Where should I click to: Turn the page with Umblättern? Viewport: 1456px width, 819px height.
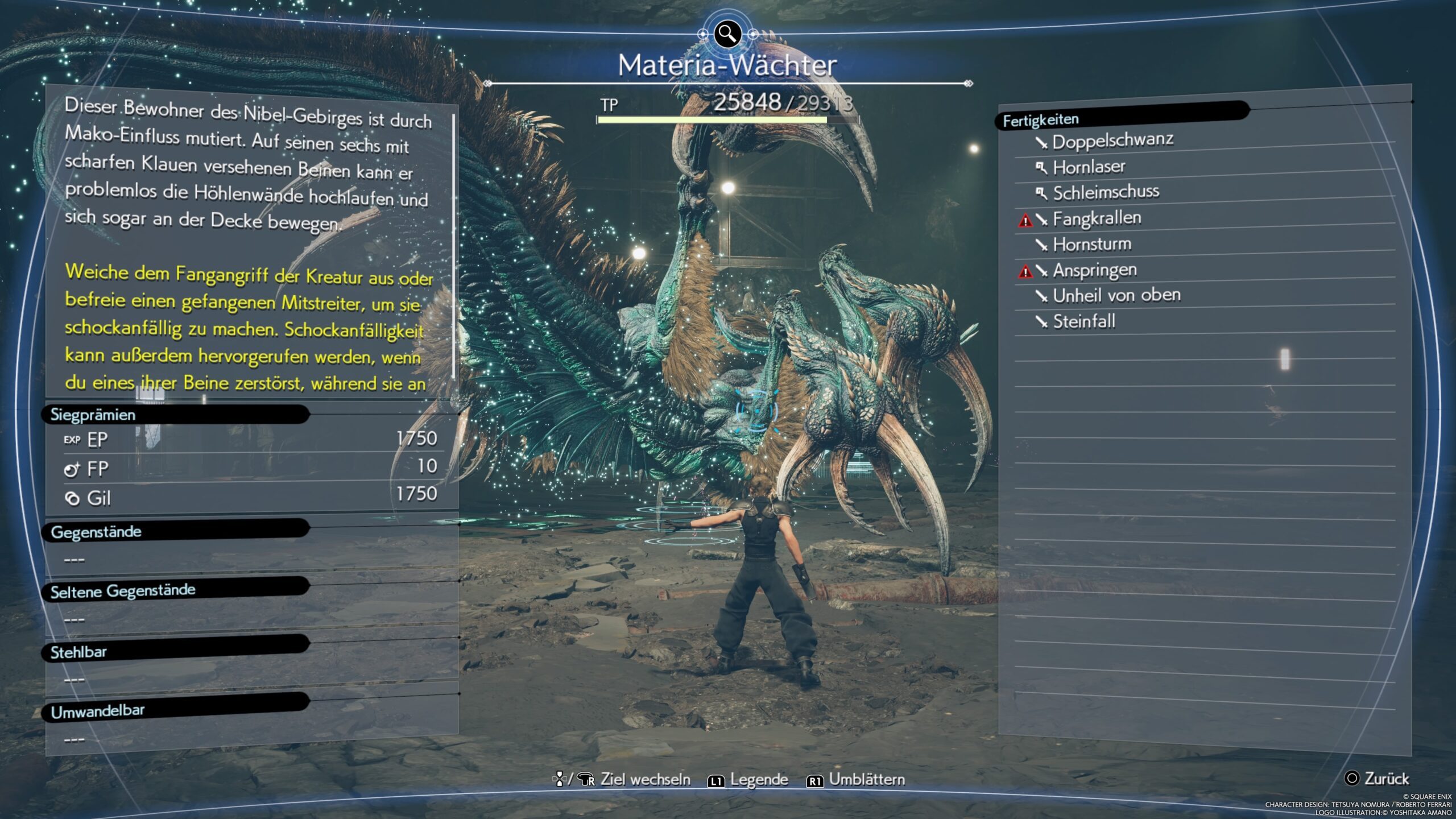856,780
